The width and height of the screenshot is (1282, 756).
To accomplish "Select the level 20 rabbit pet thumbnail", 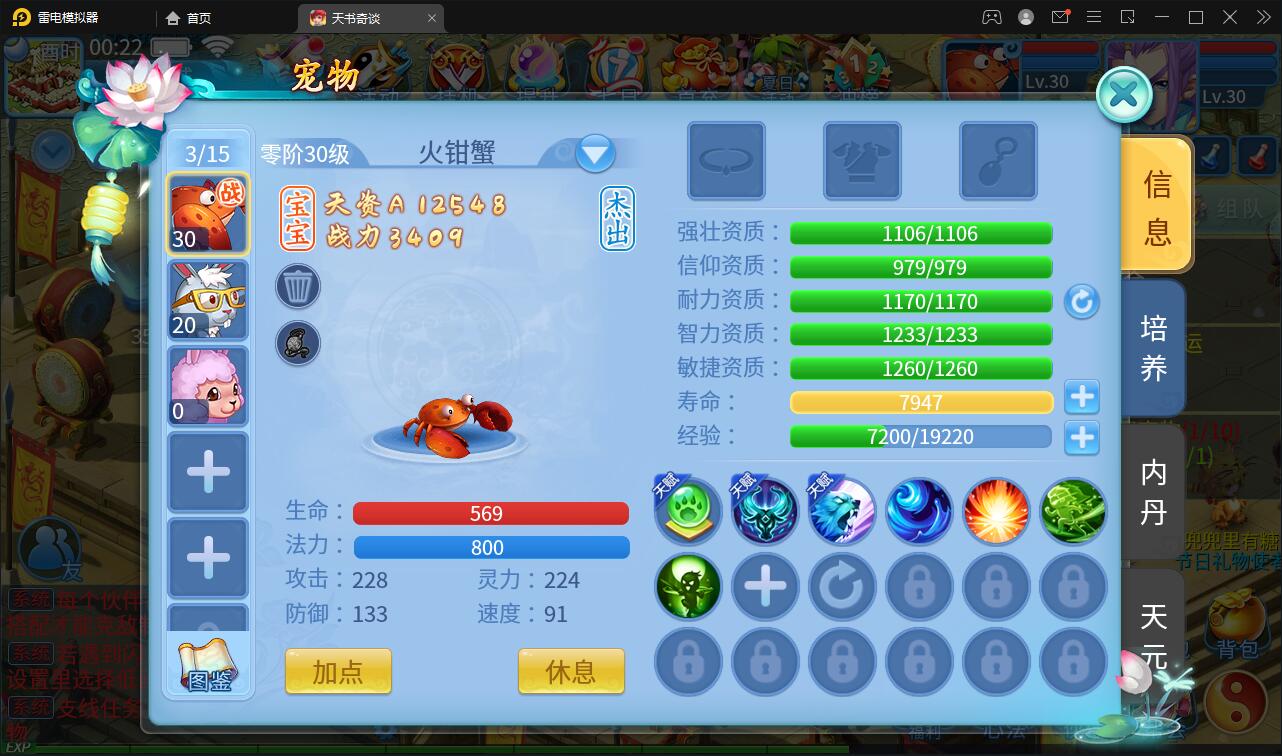I will pyautogui.click(x=208, y=300).
